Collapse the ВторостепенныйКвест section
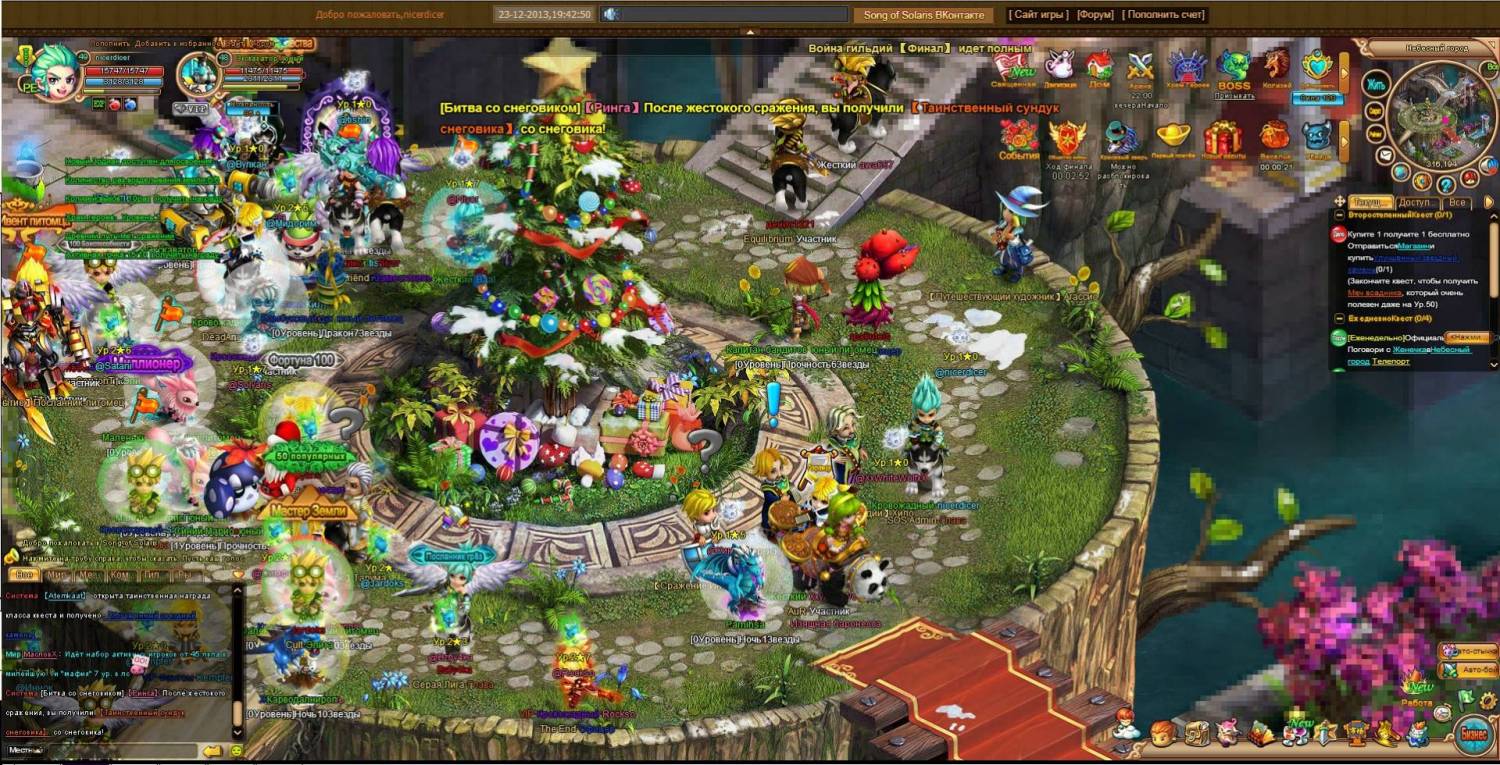This screenshot has height=765, width=1500. pyautogui.click(x=1339, y=215)
